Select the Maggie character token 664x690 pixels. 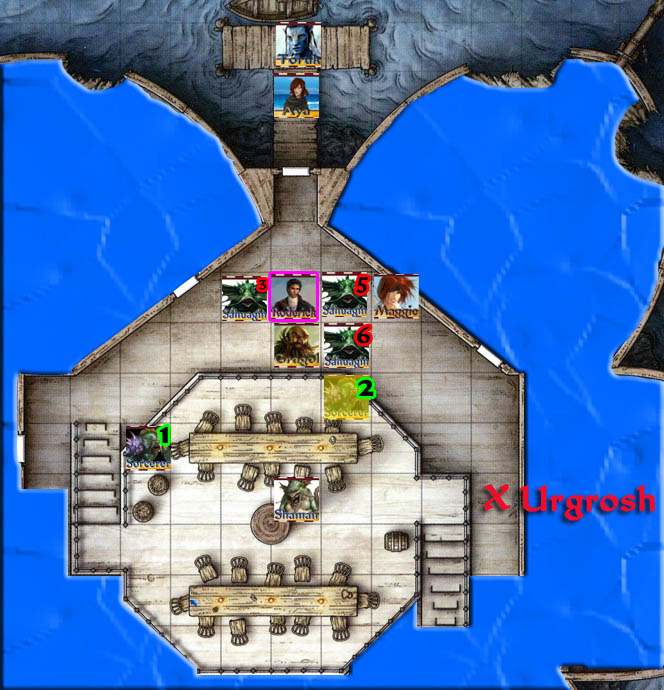396,296
